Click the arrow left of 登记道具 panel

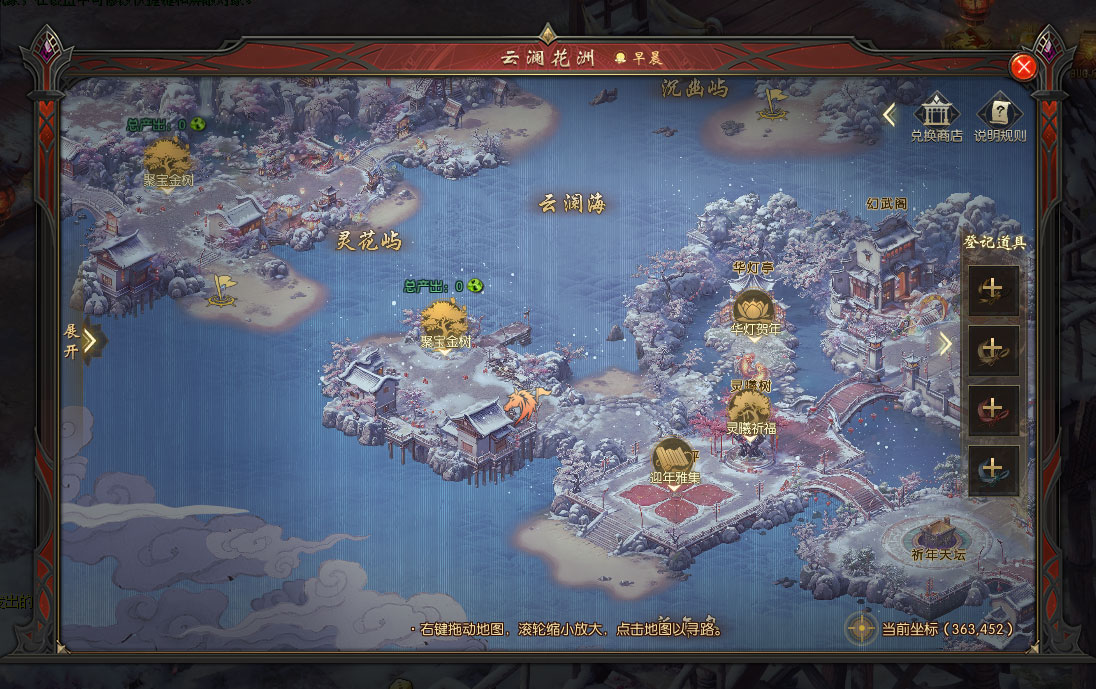point(945,344)
